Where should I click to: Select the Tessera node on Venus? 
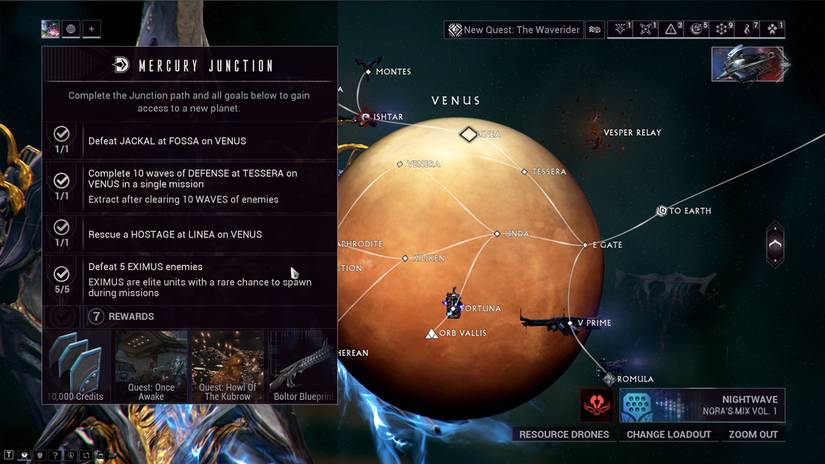coord(526,171)
